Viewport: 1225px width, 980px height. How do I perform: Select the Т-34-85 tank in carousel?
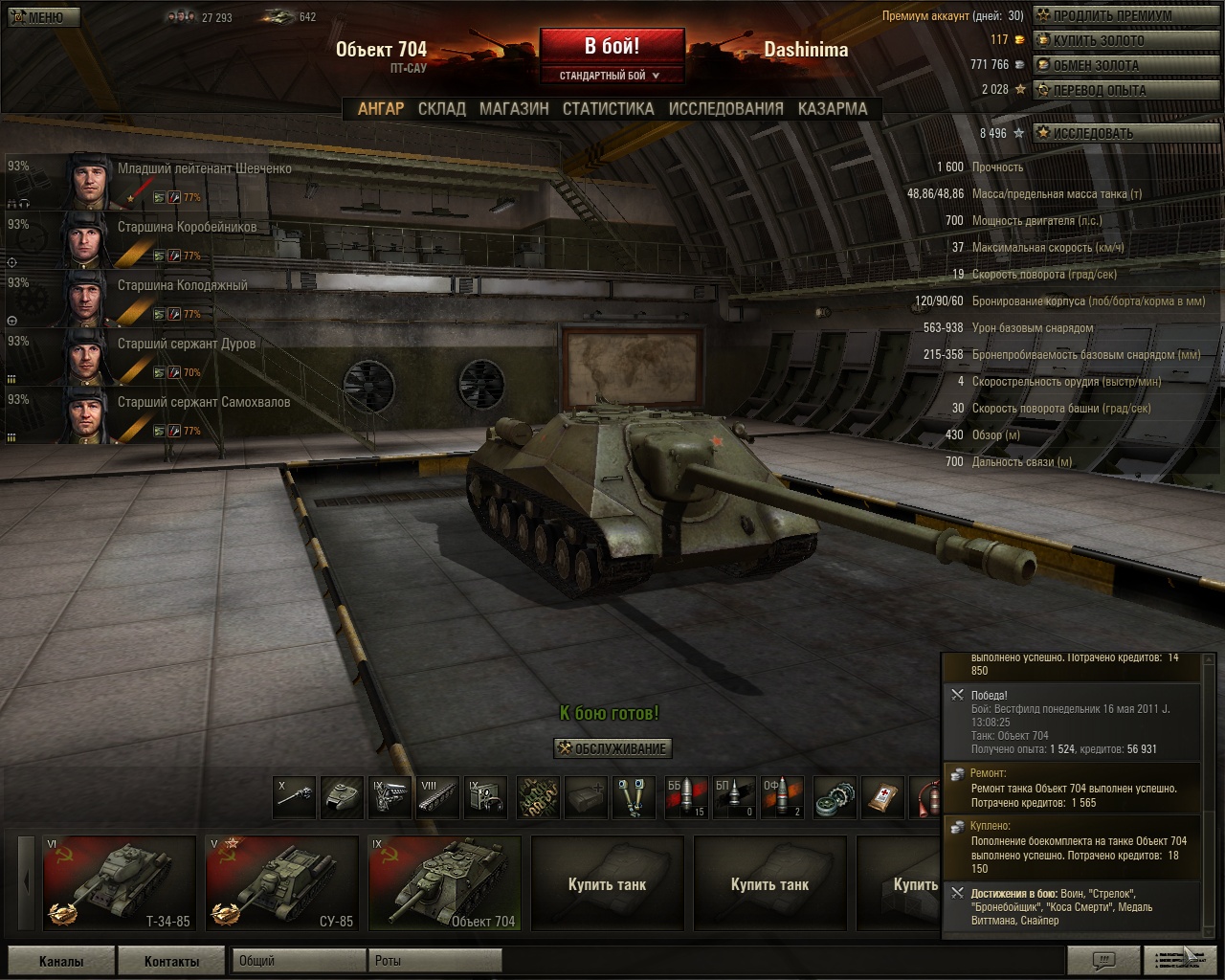pos(119,882)
